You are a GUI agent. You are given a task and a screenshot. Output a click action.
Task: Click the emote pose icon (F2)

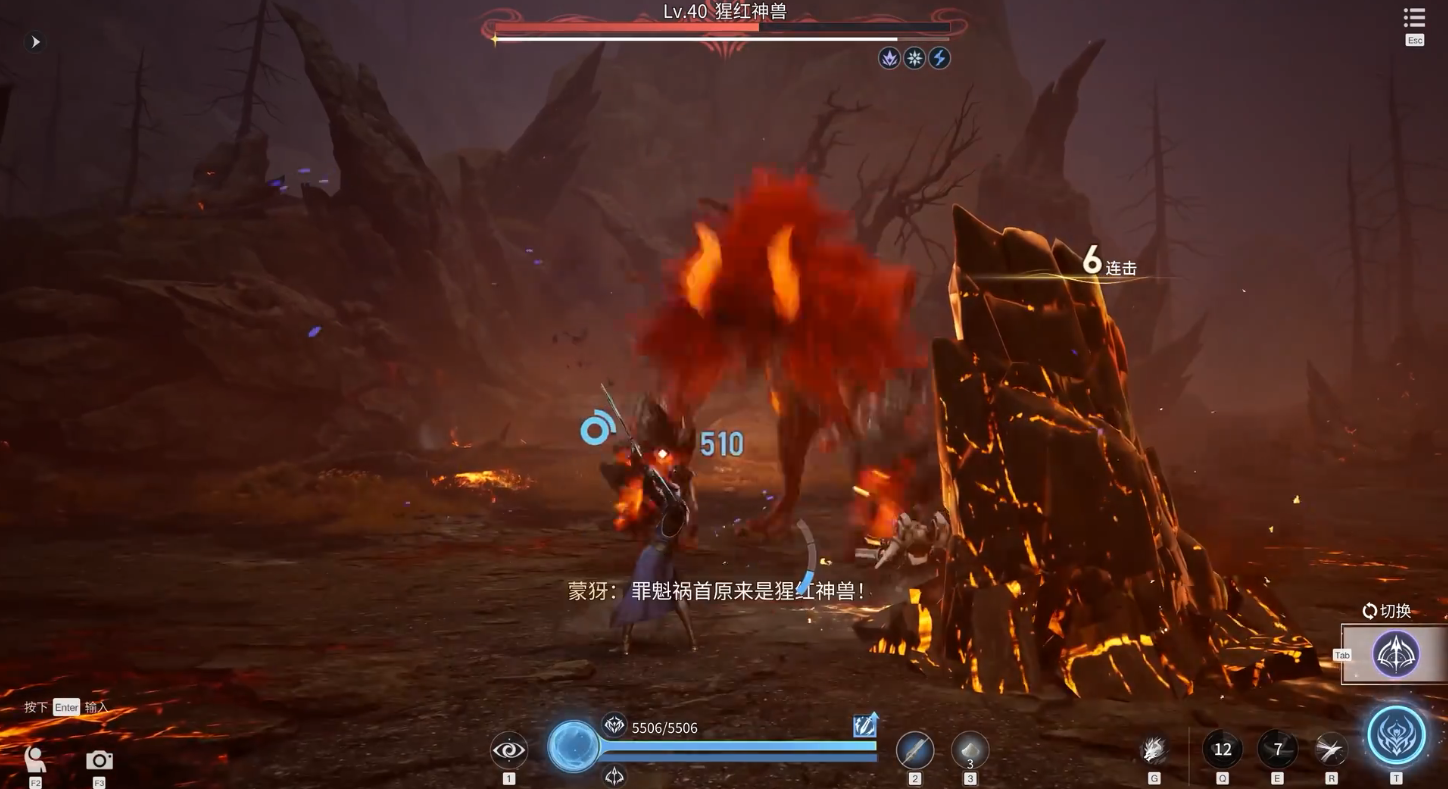click(x=34, y=760)
